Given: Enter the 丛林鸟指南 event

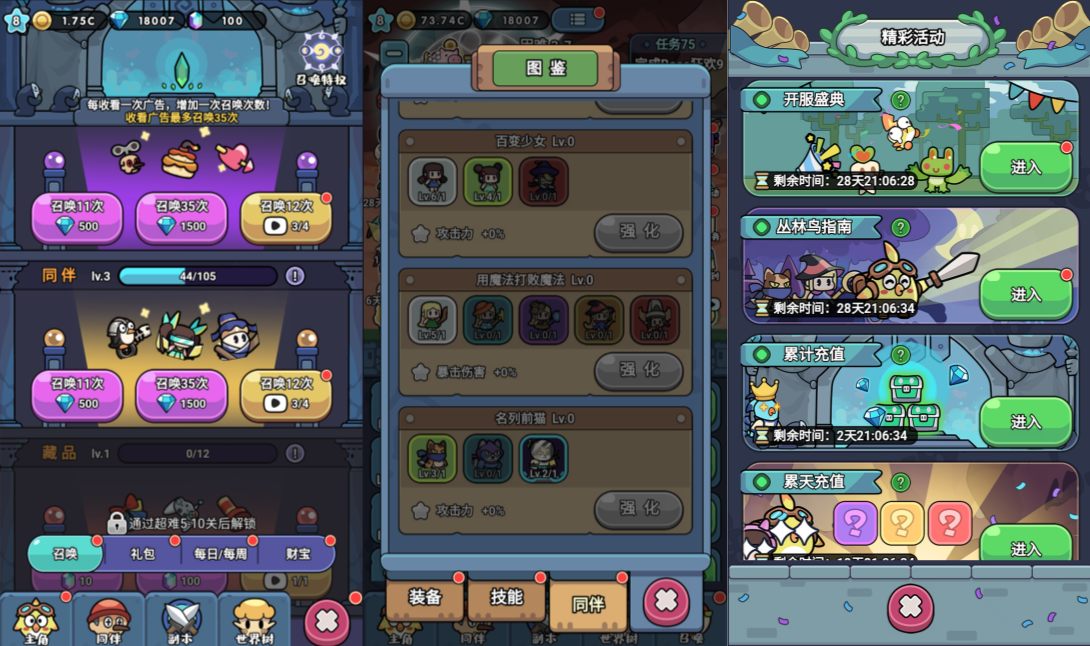Looking at the screenshot, I should [x=1025, y=294].
